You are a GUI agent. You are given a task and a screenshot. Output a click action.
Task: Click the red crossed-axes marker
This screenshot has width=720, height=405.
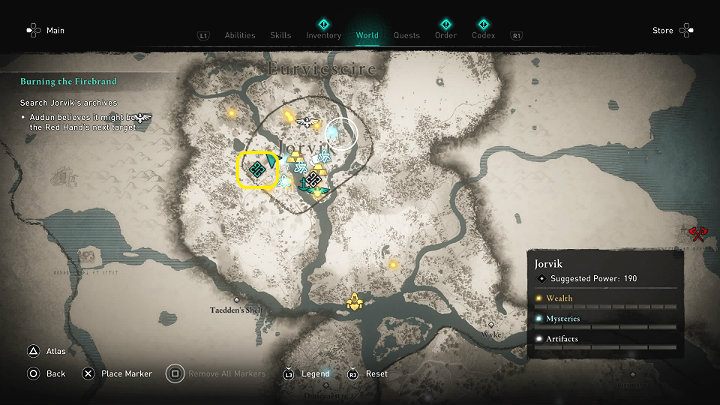[x=697, y=235]
